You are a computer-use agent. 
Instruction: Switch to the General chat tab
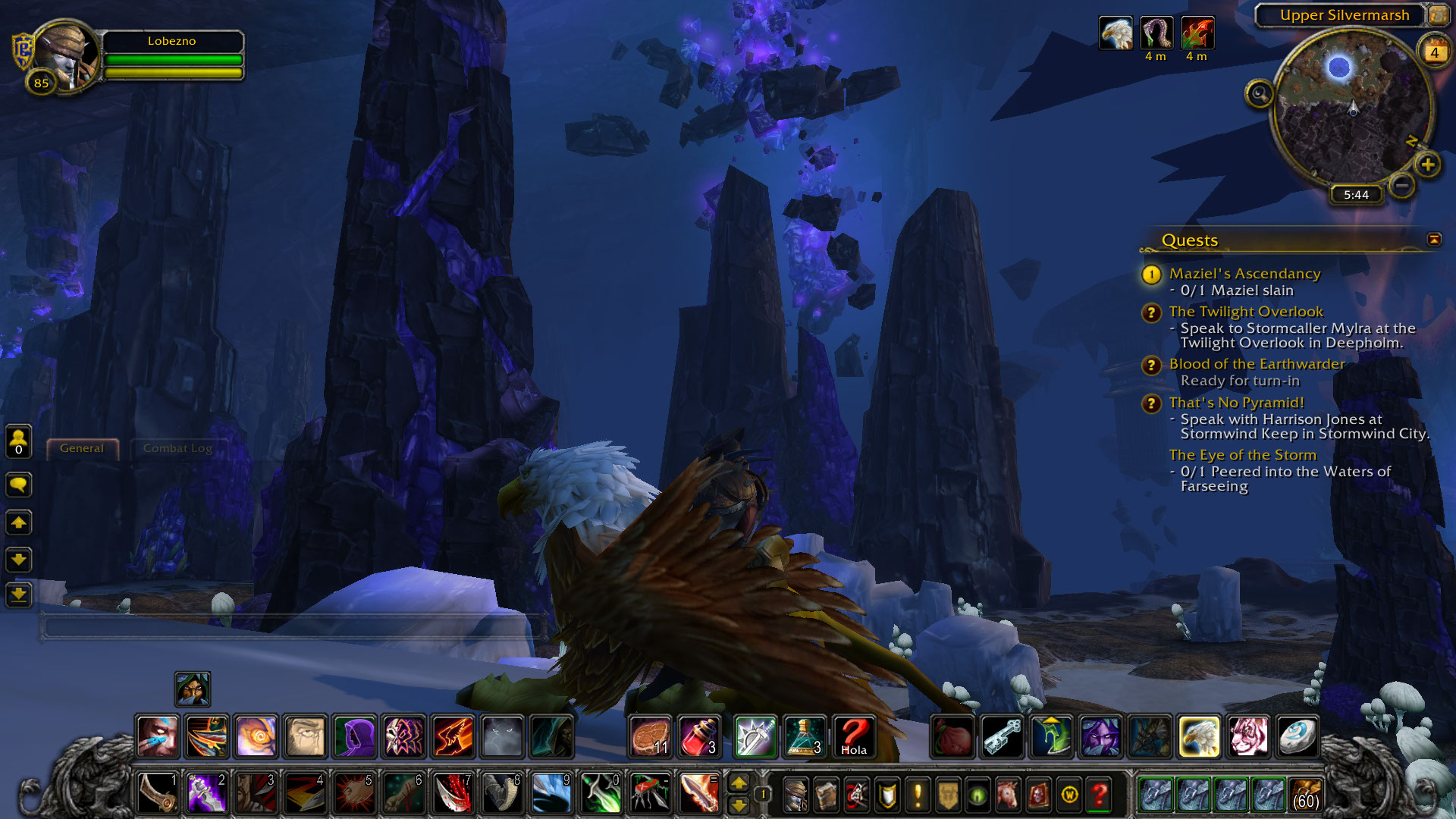(x=82, y=448)
